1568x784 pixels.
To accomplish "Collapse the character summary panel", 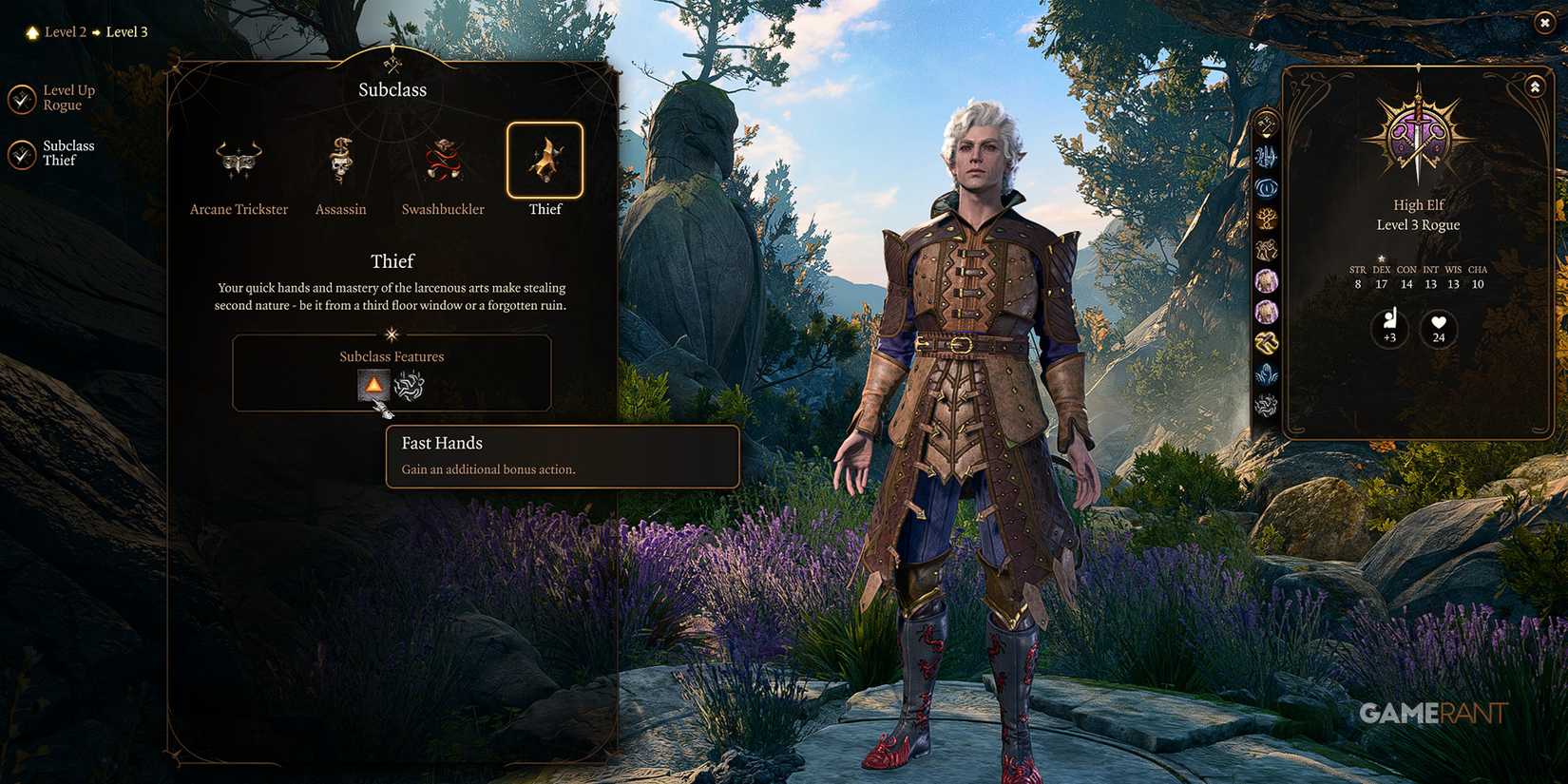I will [x=1536, y=86].
